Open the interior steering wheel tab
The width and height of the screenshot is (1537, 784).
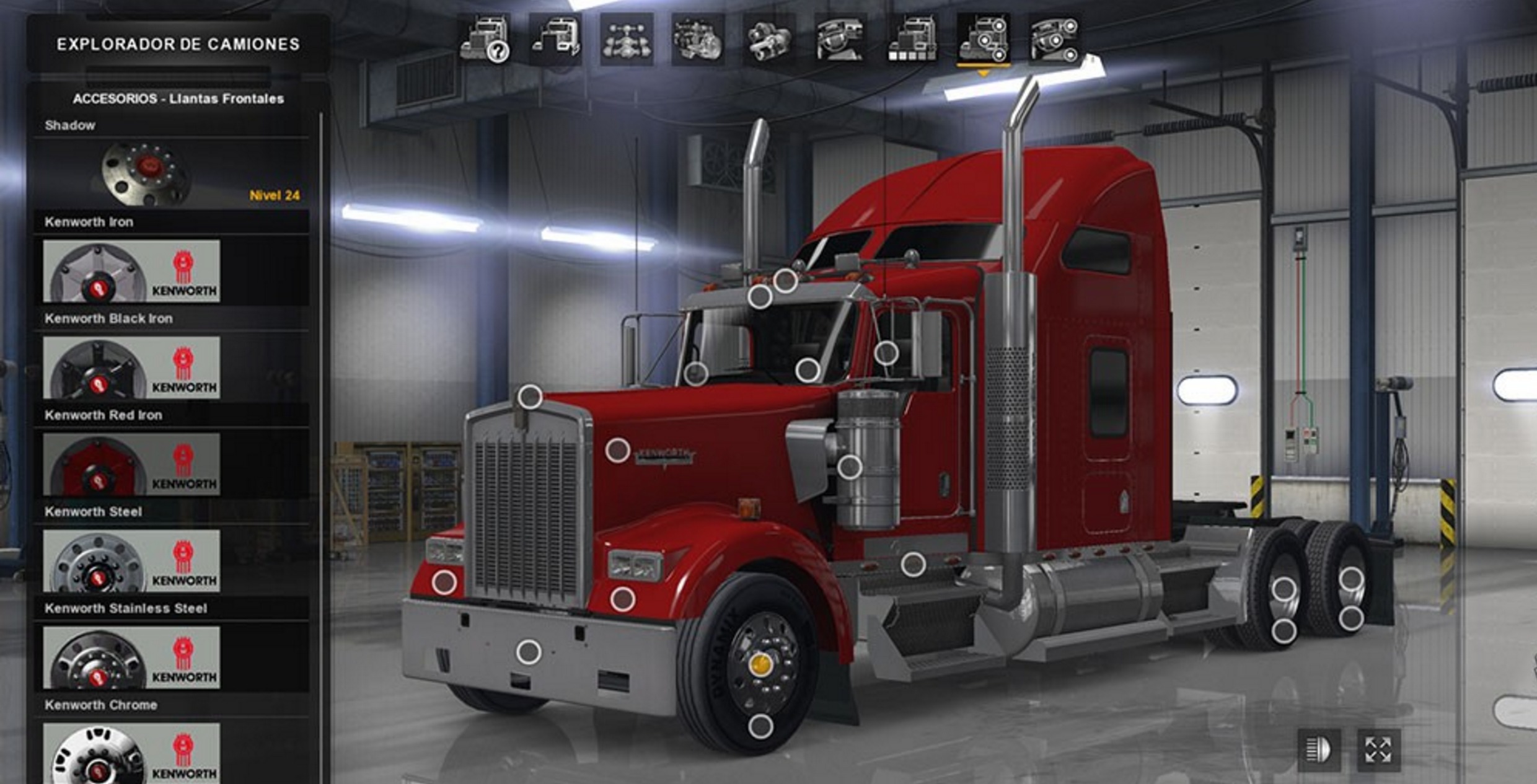pyautogui.click(x=840, y=40)
